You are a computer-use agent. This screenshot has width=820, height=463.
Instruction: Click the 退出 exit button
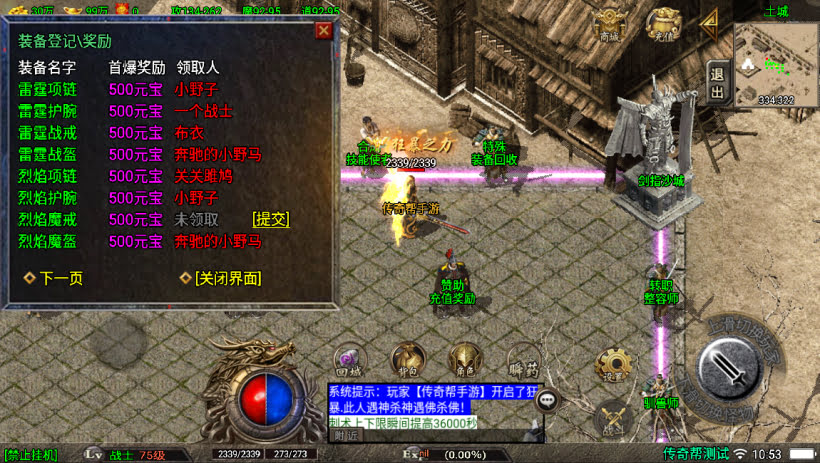tap(716, 80)
